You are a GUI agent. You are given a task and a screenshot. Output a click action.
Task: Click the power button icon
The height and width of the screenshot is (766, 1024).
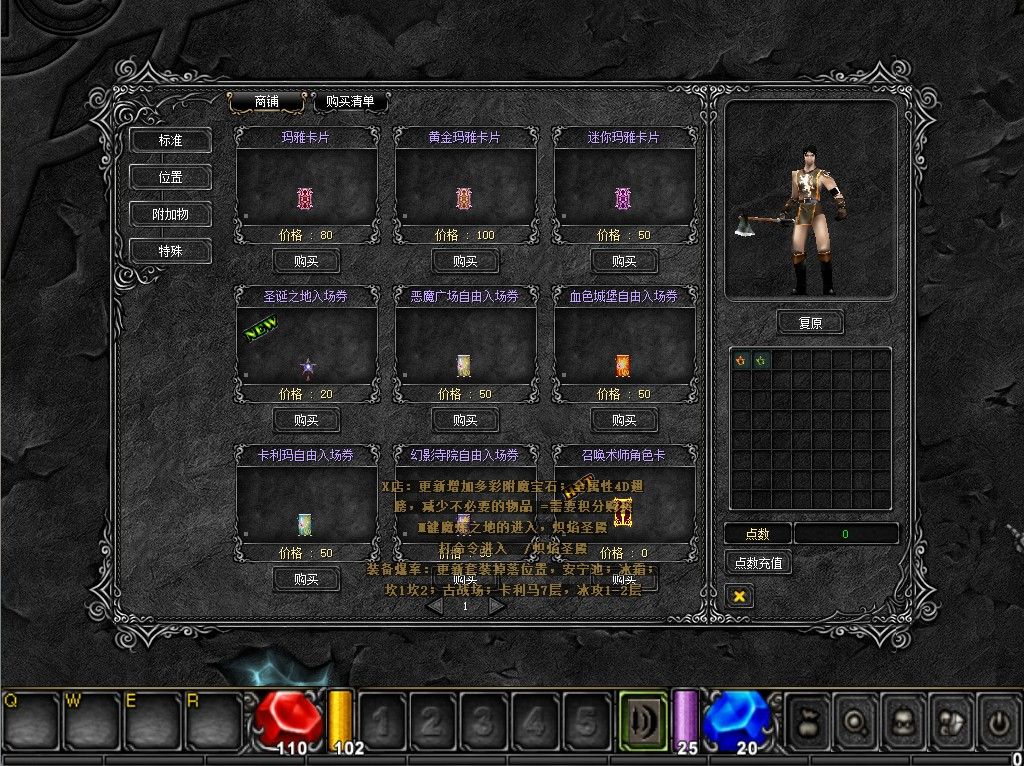(x=999, y=719)
